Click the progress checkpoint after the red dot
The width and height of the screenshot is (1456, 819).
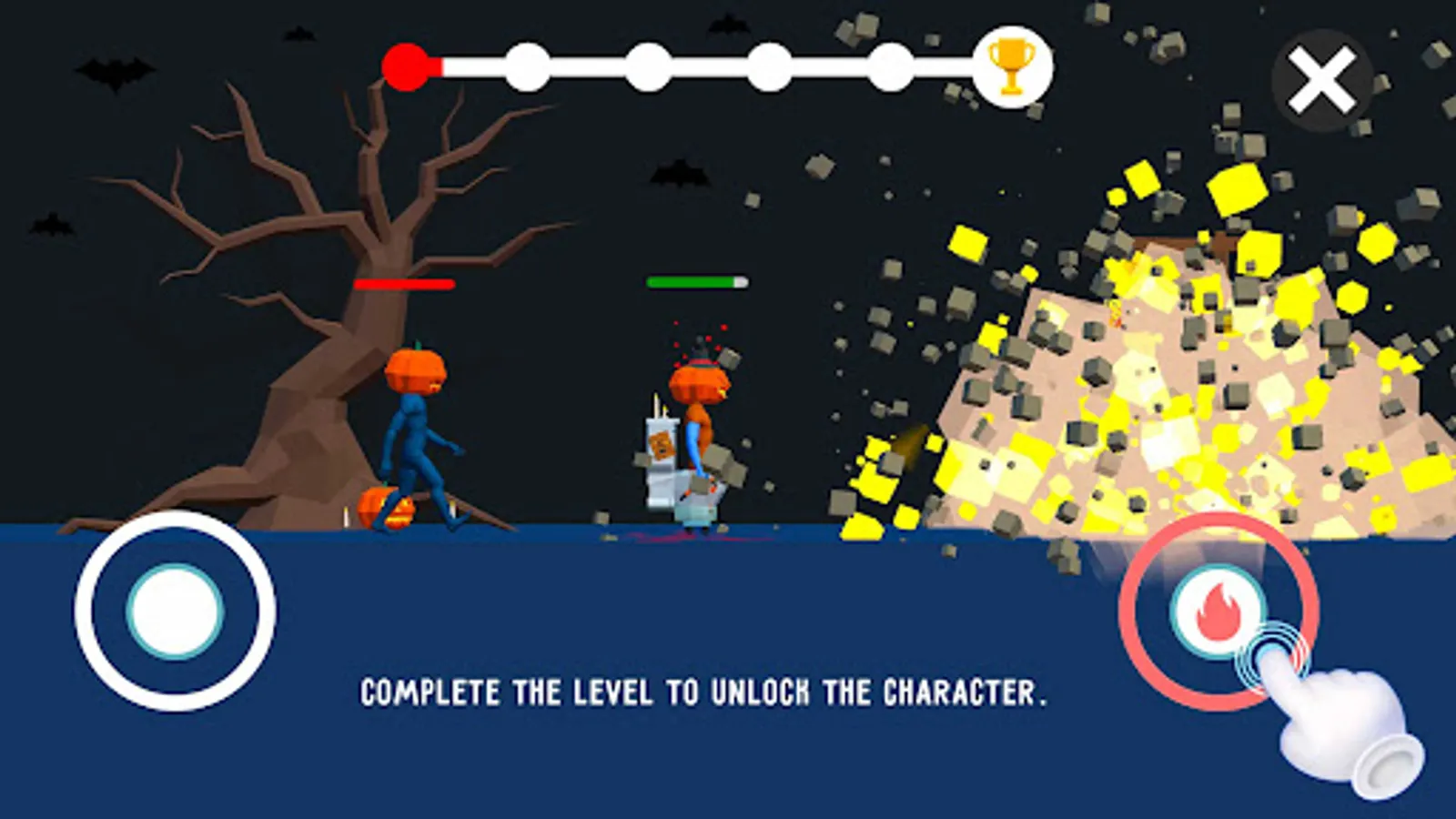pos(528,66)
